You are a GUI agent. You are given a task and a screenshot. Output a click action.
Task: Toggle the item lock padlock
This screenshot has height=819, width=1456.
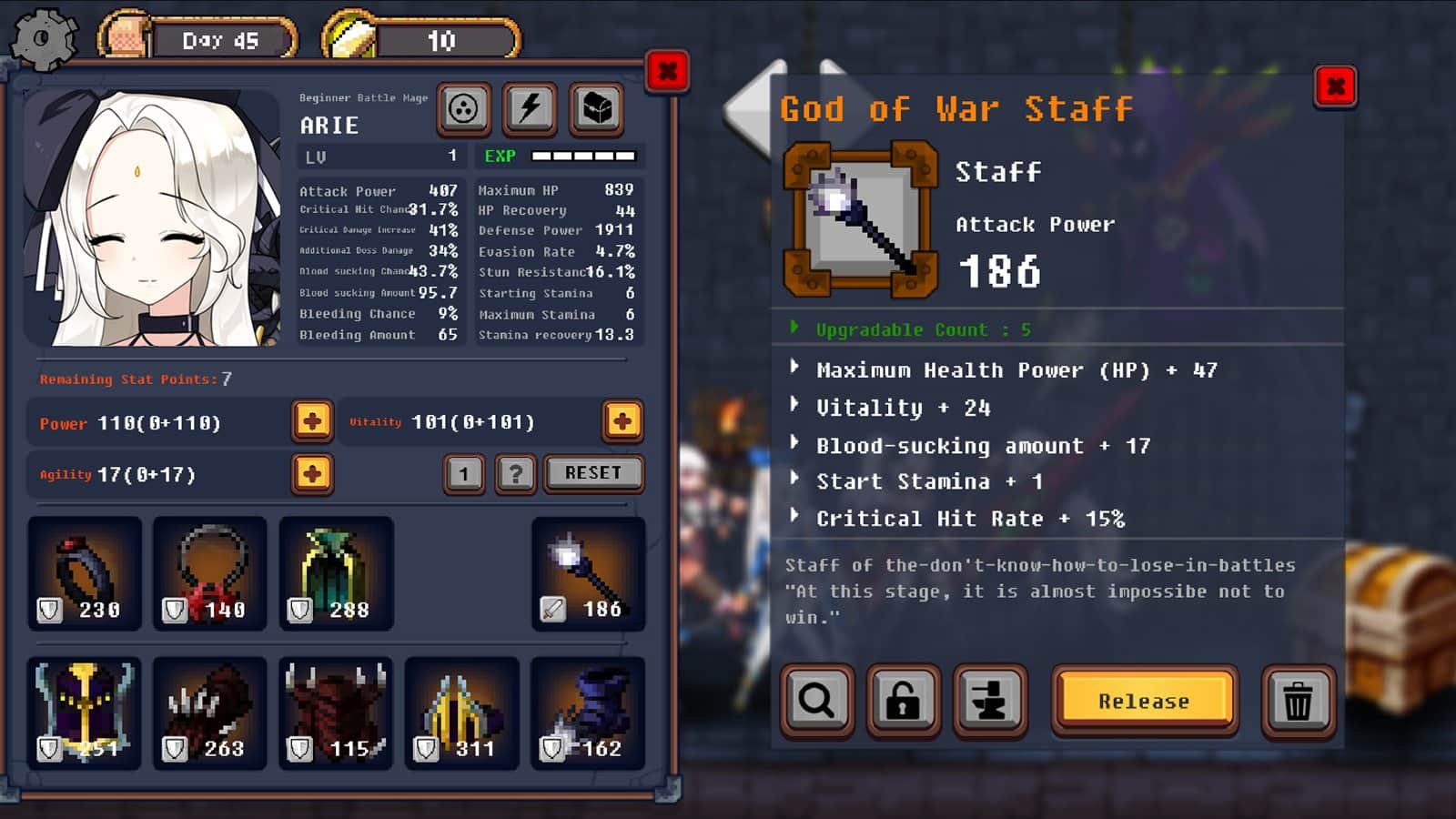coord(903,701)
